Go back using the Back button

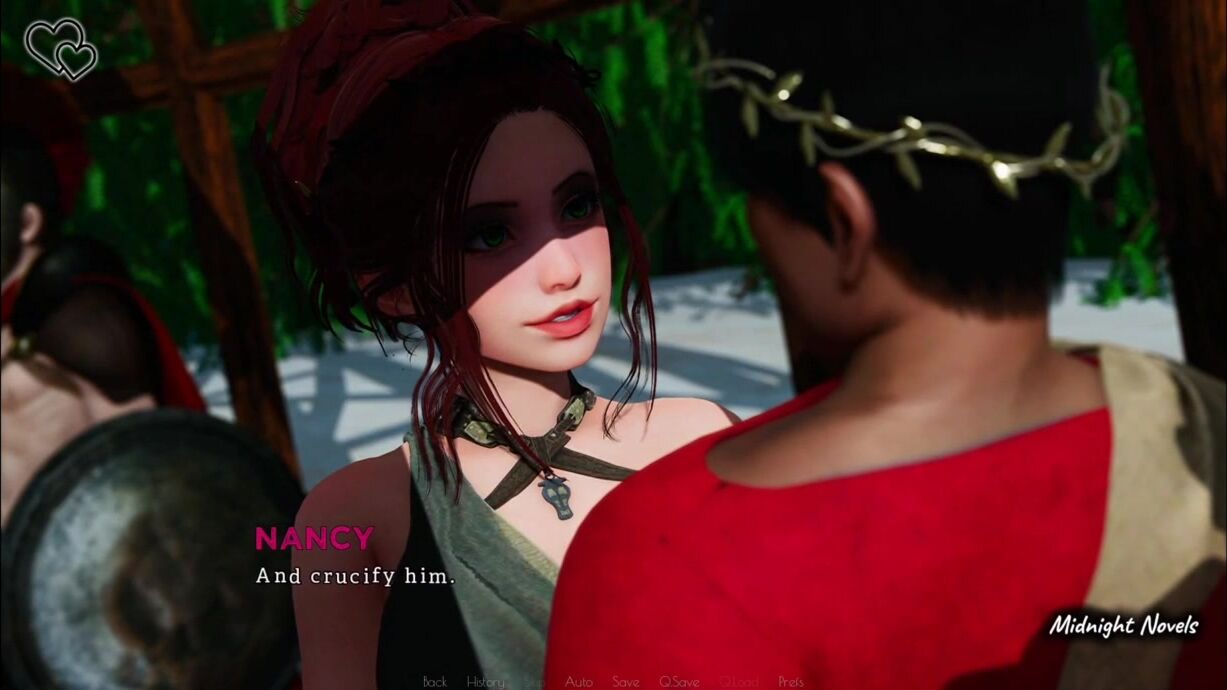pos(435,682)
